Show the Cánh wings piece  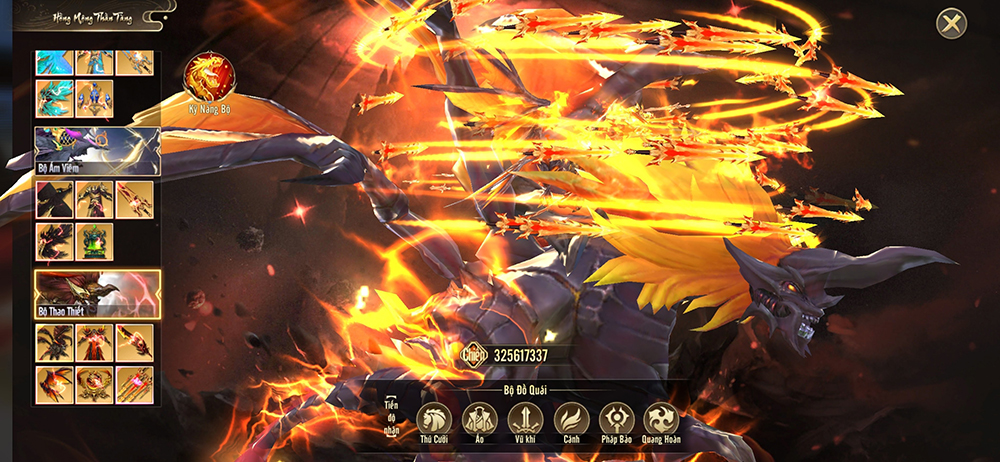pyautogui.click(x=571, y=419)
